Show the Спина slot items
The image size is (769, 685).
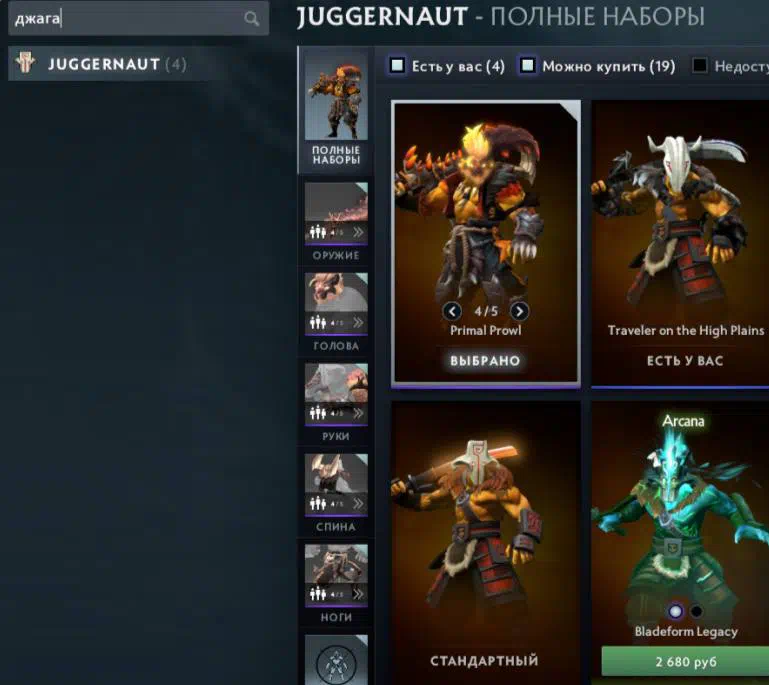point(336,491)
